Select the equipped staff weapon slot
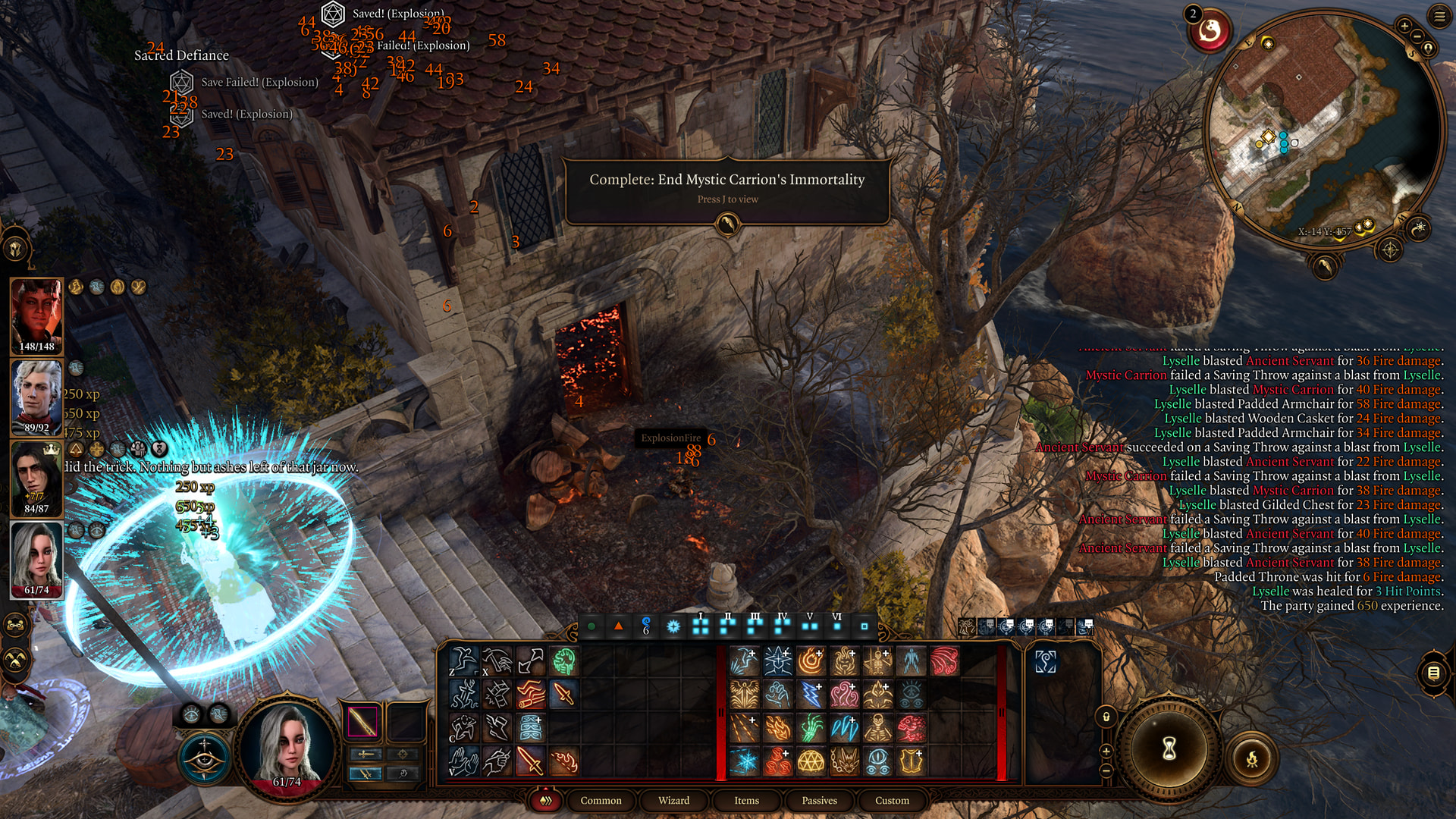 [362, 721]
